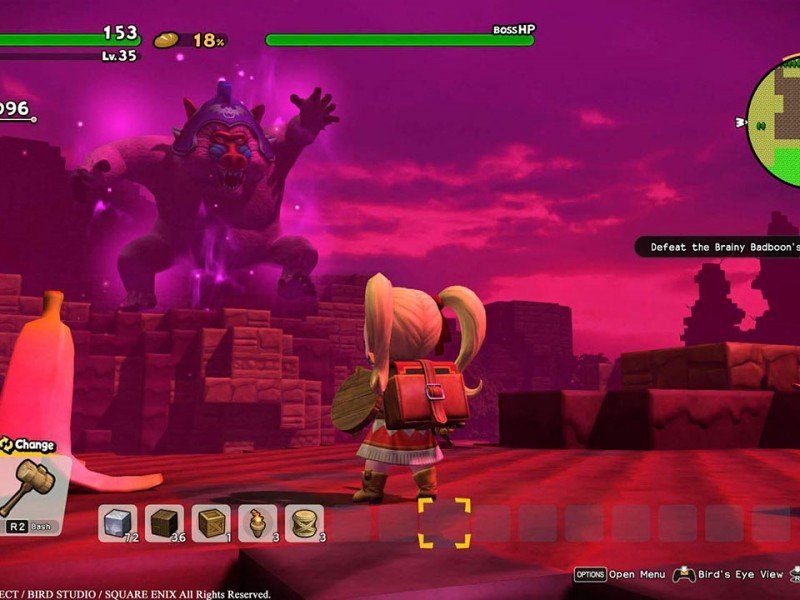Select the torch item slot
The width and height of the screenshot is (800, 600).
257,523
